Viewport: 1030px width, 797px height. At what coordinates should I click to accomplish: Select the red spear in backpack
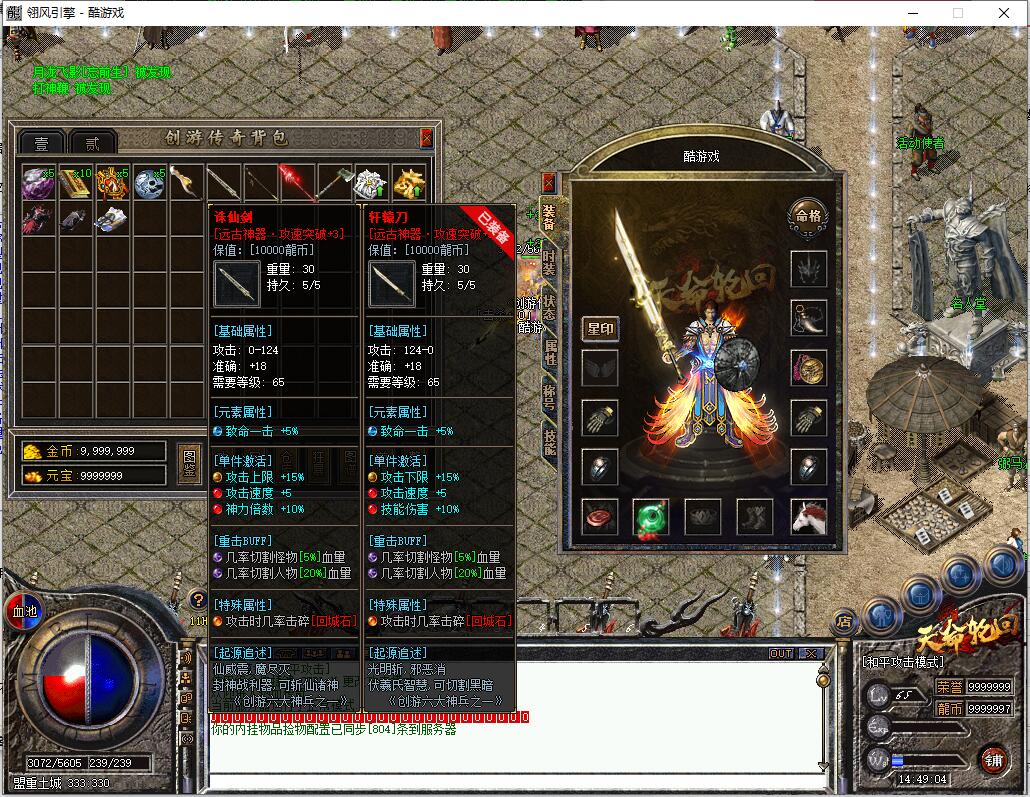click(x=297, y=181)
